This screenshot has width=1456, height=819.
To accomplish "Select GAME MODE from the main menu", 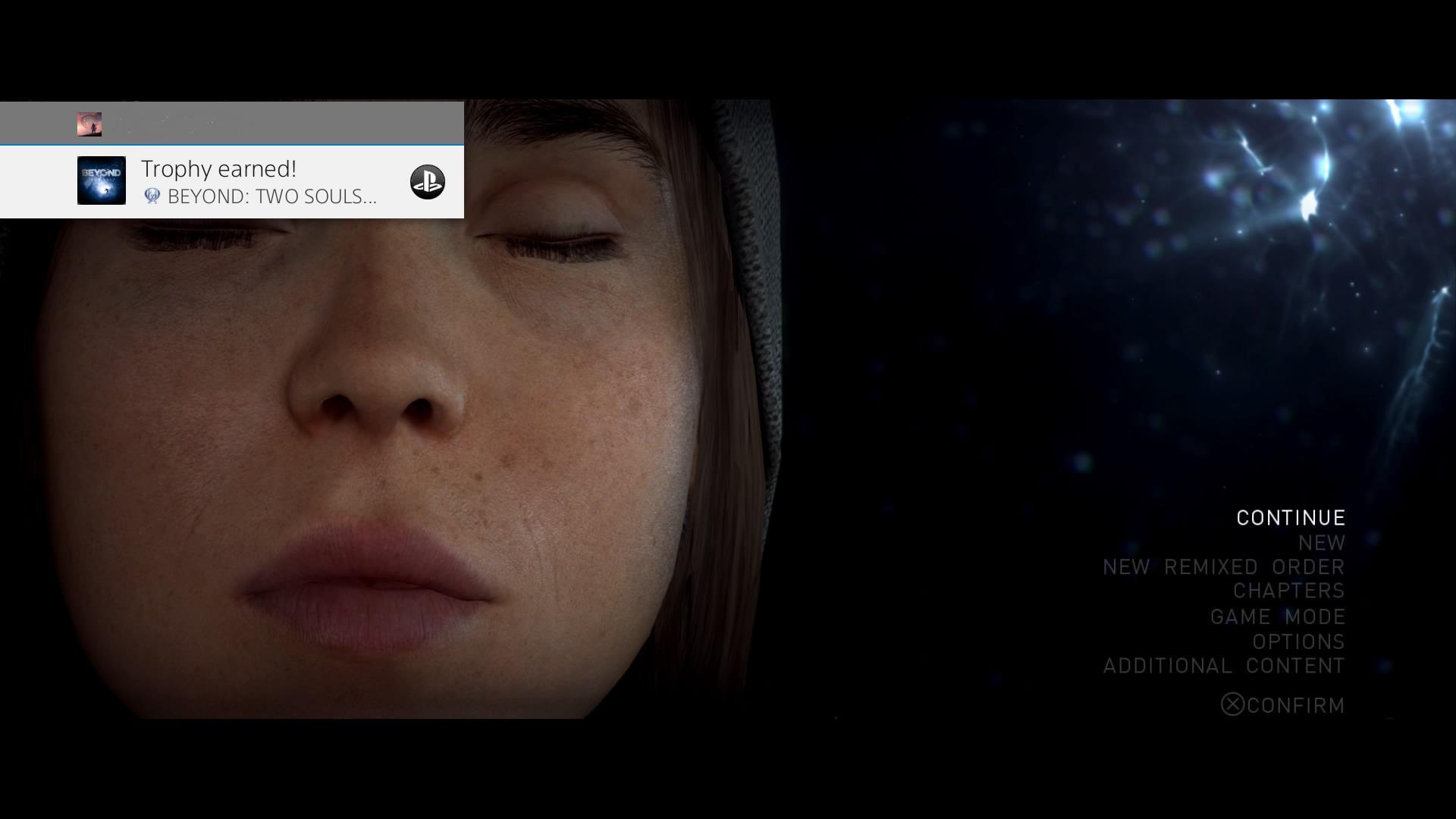I will point(1279,617).
